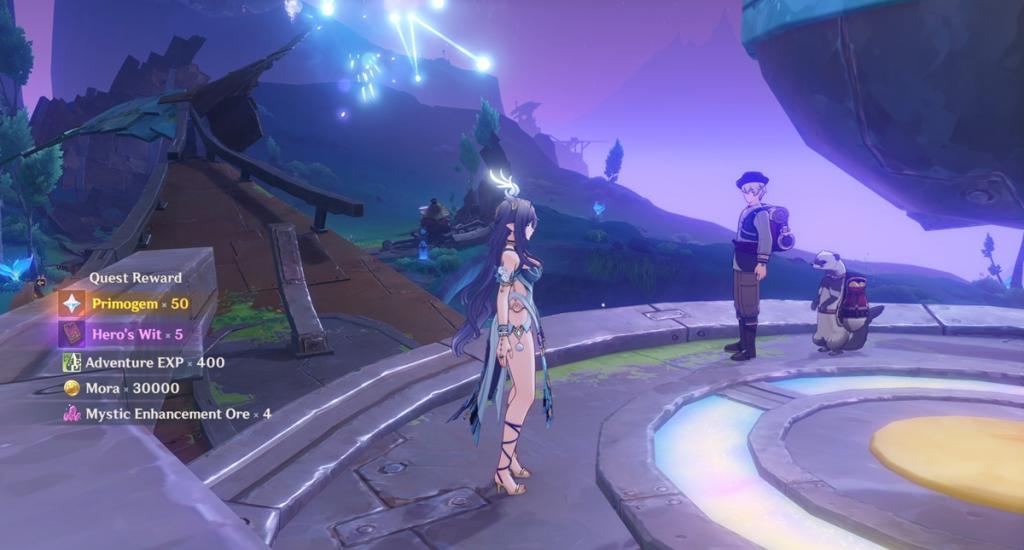1024x550 pixels.
Task: Select the Mora coin reward icon
Action: tap(72, 388)
